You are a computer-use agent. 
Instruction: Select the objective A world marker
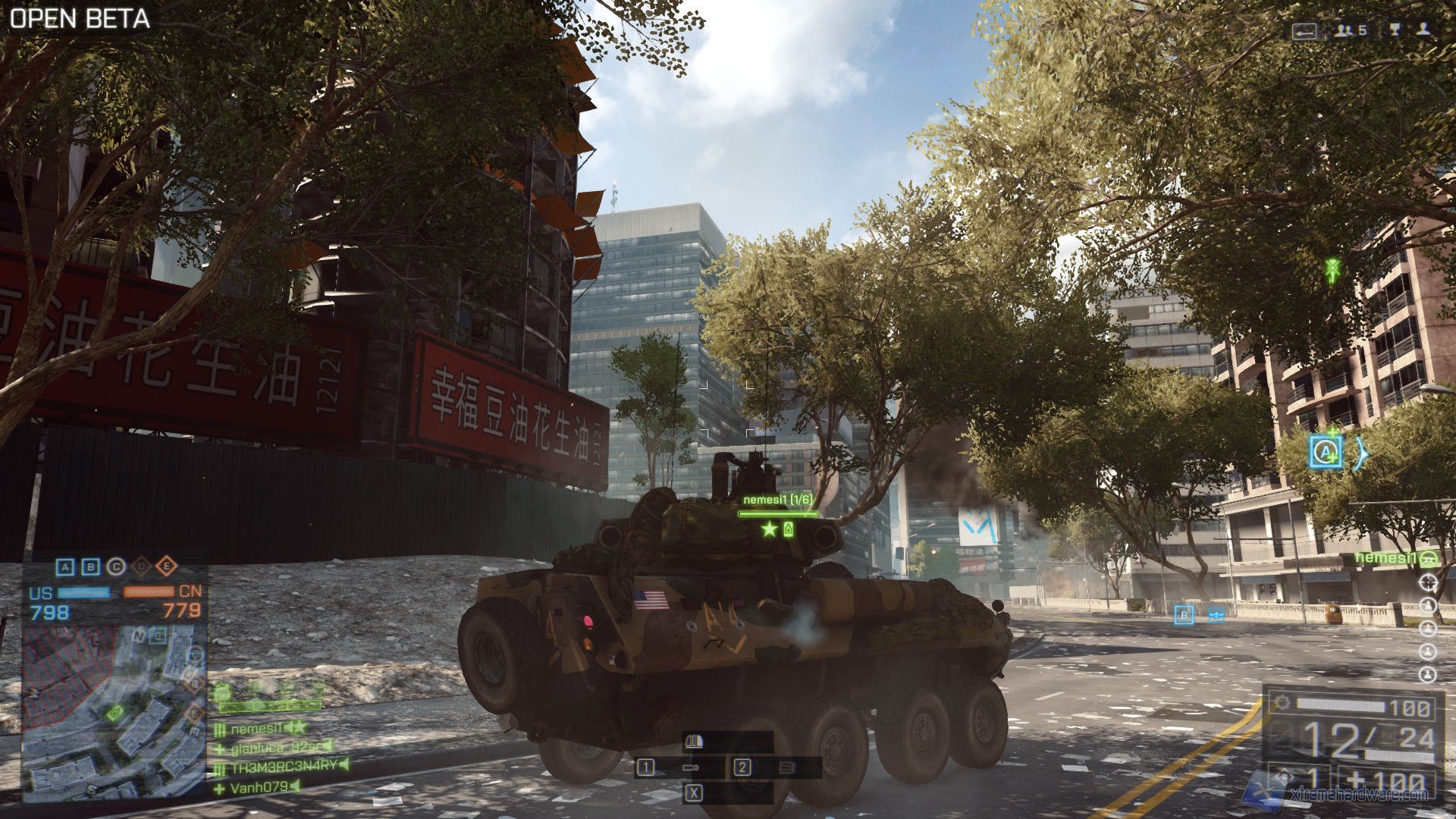click(1326, 453)
